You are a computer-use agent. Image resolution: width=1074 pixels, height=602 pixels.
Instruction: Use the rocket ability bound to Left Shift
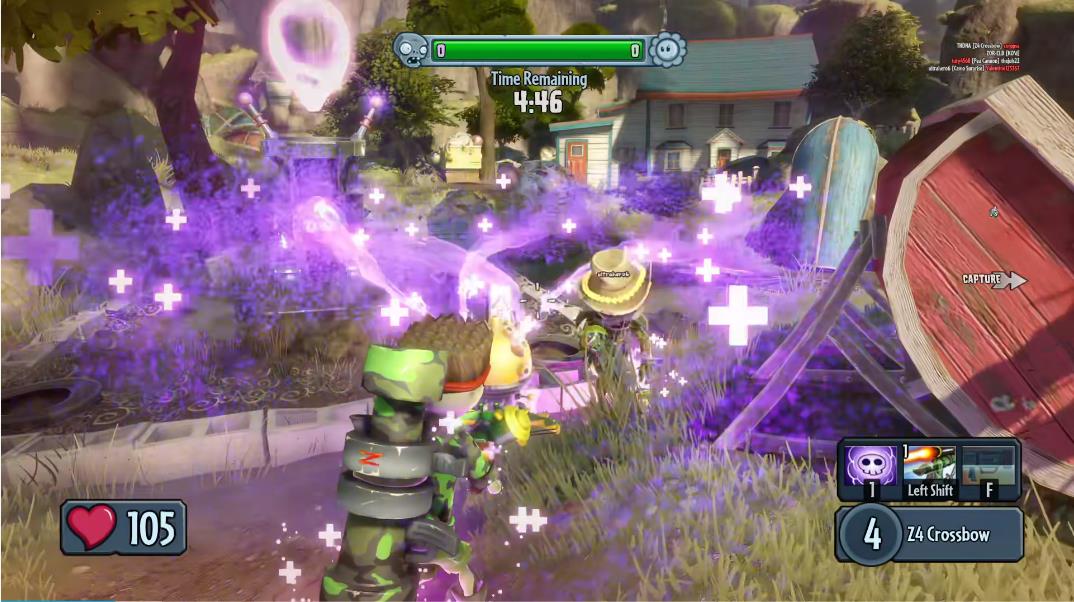[x=929, y=465]
